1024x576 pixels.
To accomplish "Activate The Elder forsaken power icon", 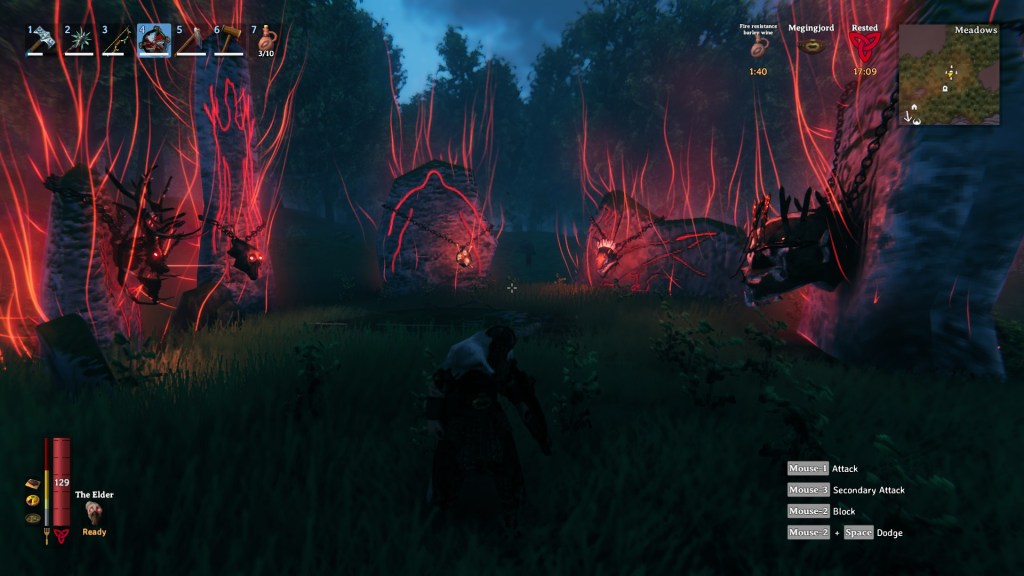I will [94, 512].
